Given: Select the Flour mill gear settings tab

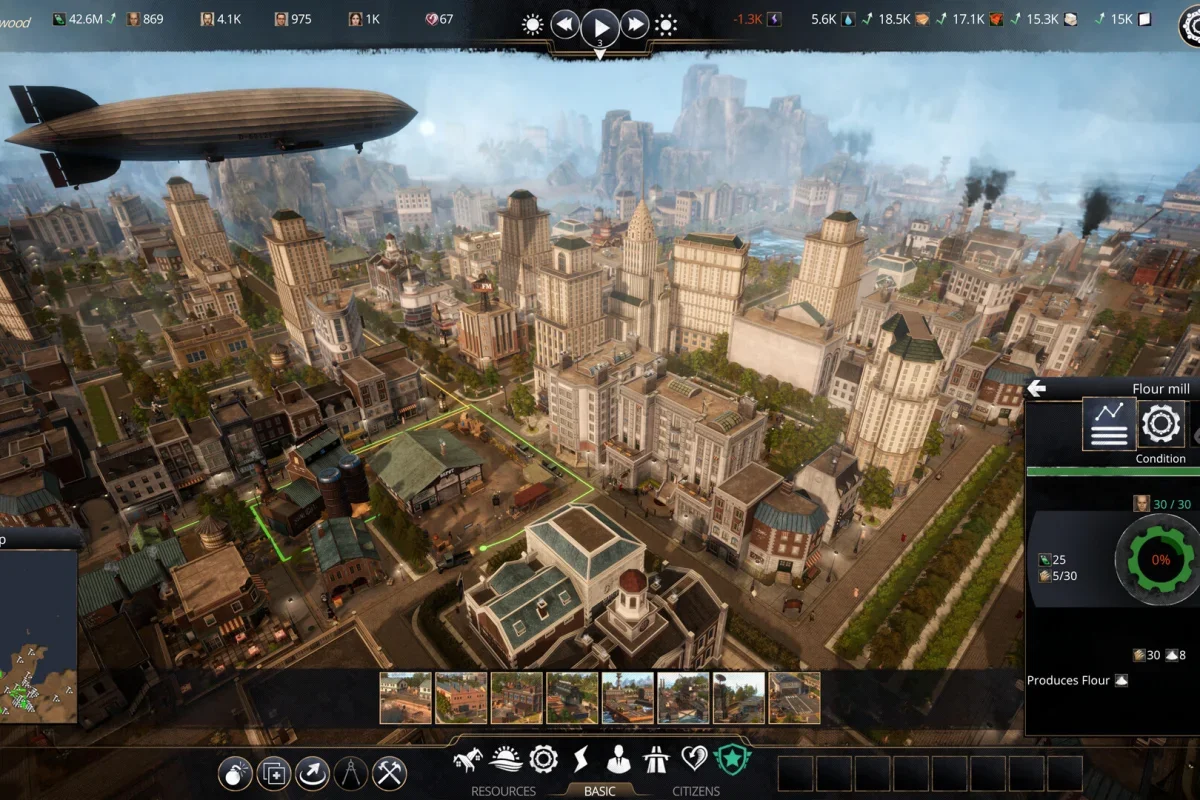Looking at the screenshot, I should pyautogui.click(x=1161, y=424).
